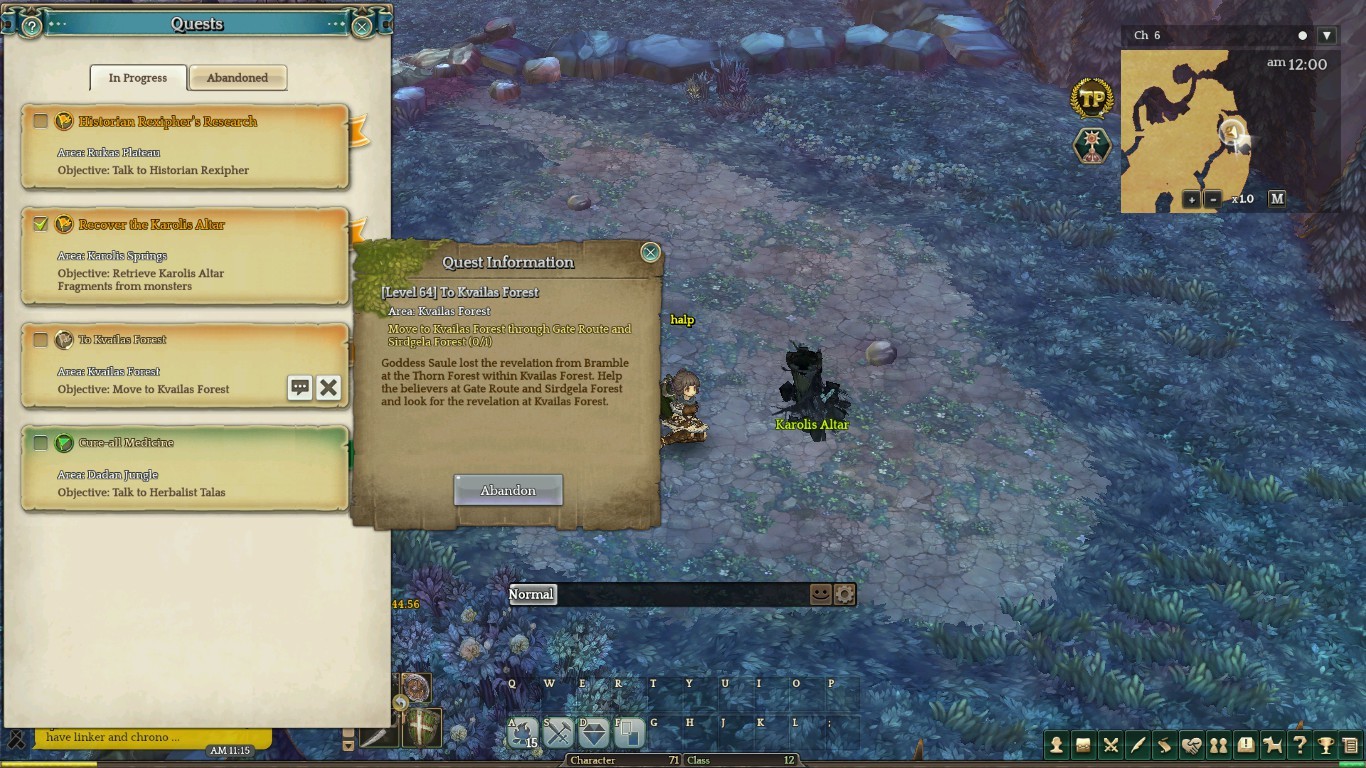
Task: Open the chat emoticon picker
Action: pyautogui.click(x=820, y=594)
